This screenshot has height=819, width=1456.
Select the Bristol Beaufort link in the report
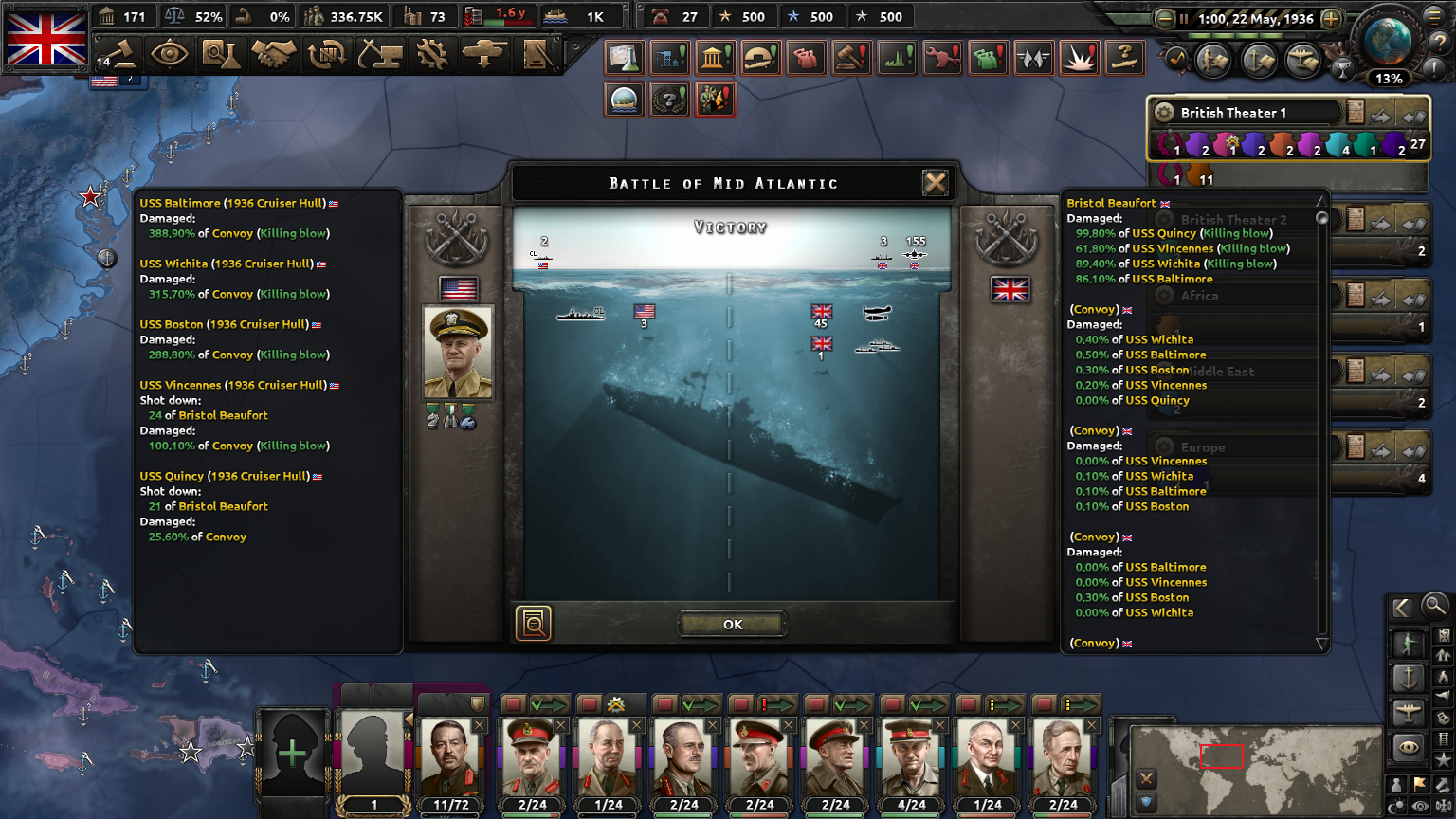tap(1114, 202)
